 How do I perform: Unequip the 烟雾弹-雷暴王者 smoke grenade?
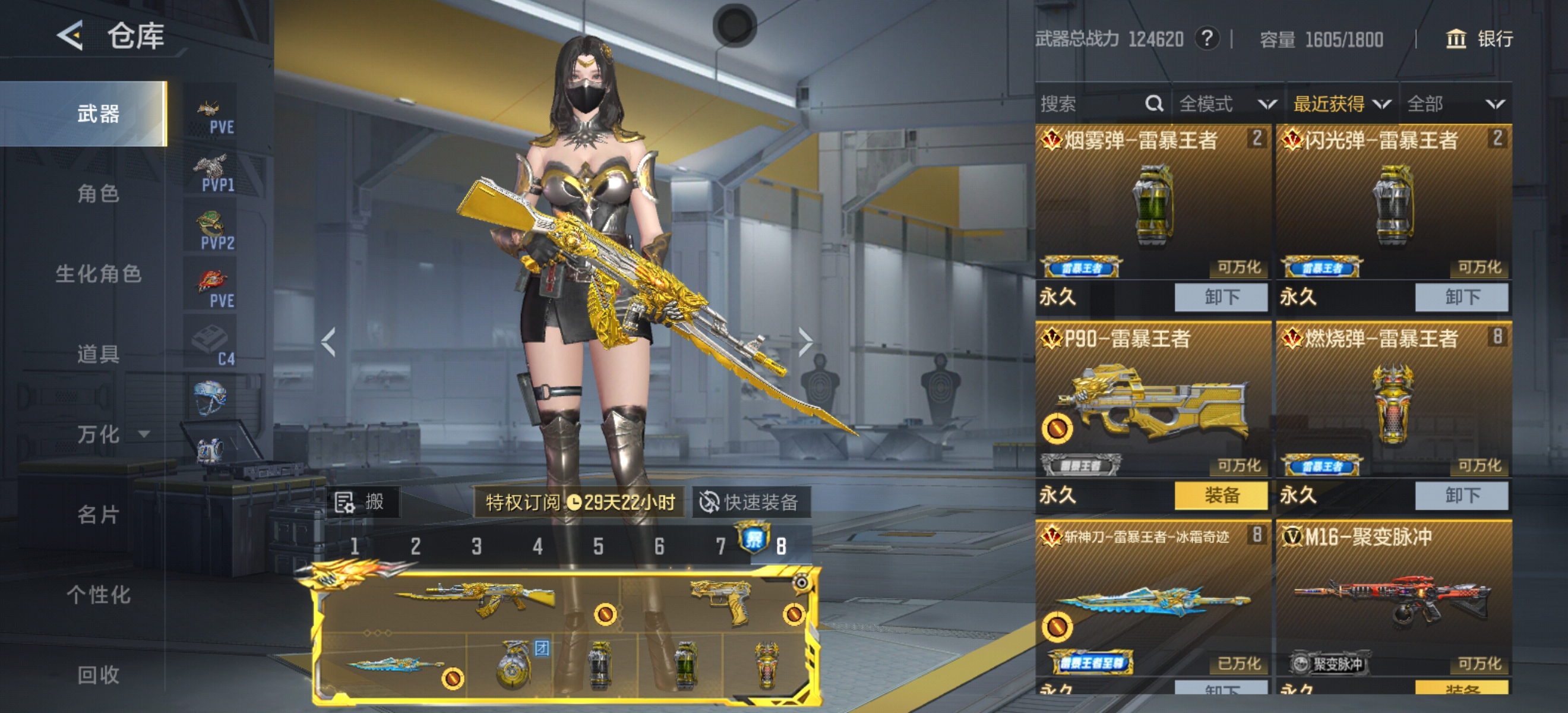[x=1221, y=297]
